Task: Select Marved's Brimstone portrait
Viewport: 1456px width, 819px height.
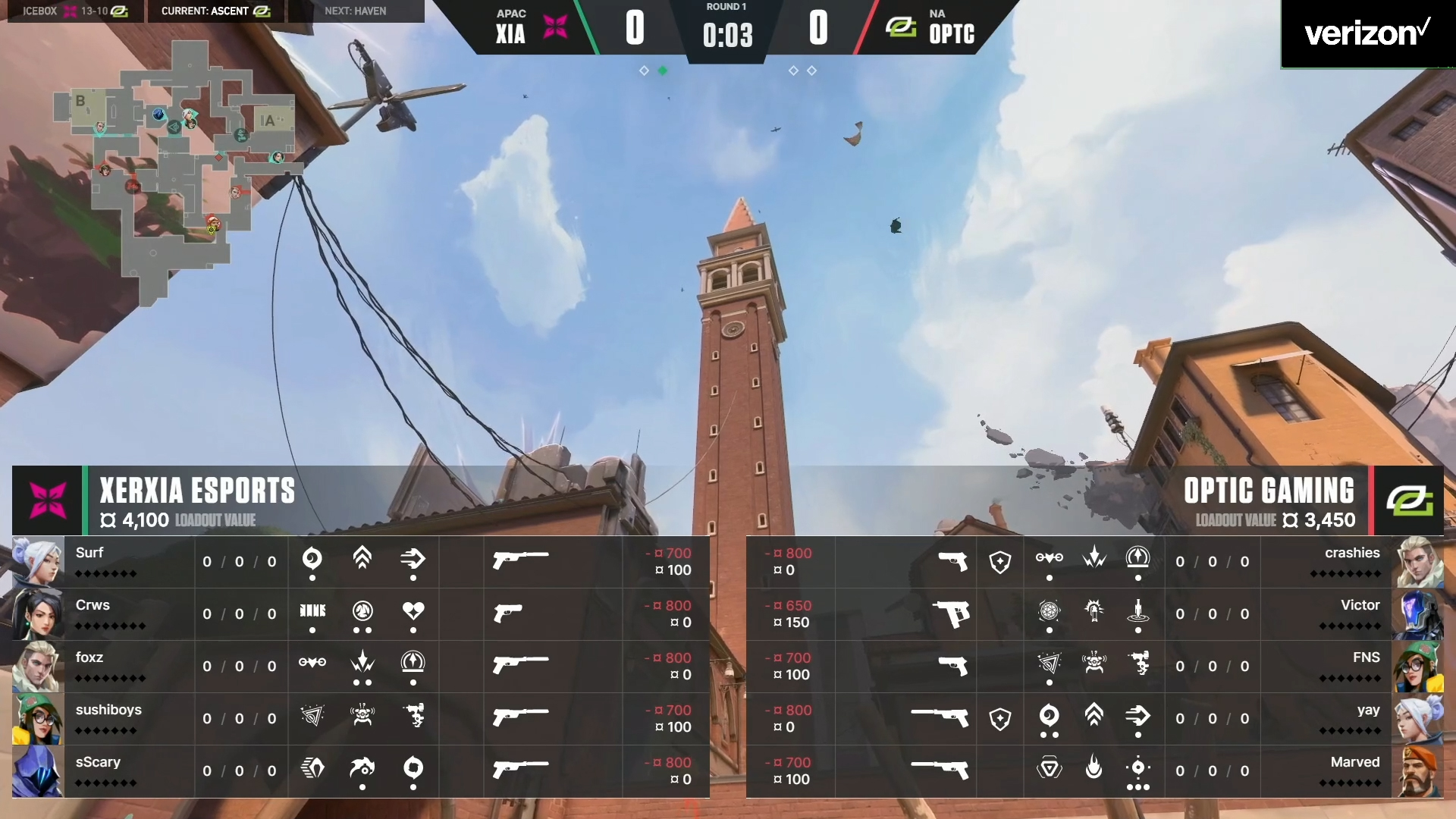Action: pos(1418,771)
